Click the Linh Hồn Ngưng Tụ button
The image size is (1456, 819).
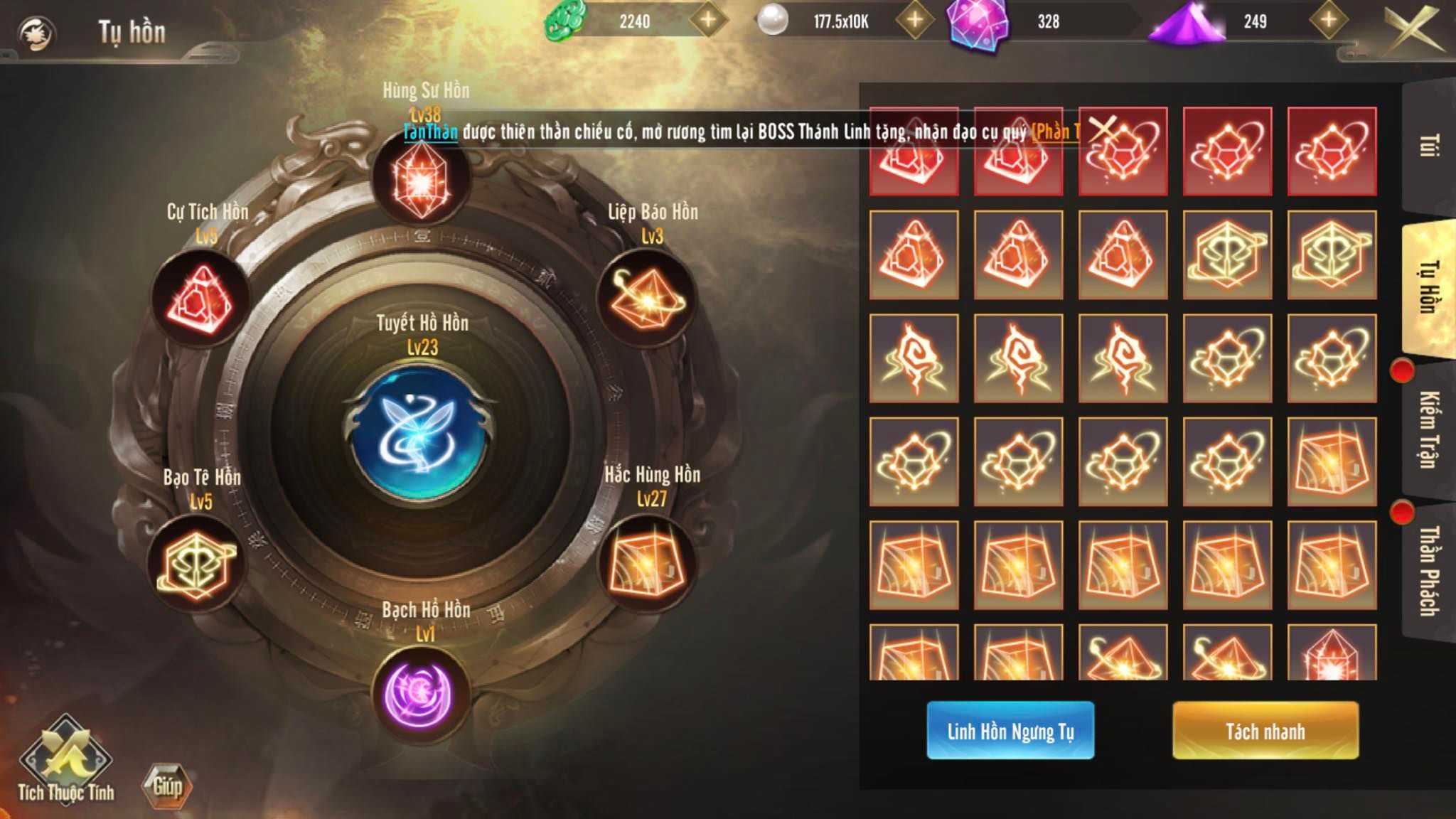[1010, 730]
